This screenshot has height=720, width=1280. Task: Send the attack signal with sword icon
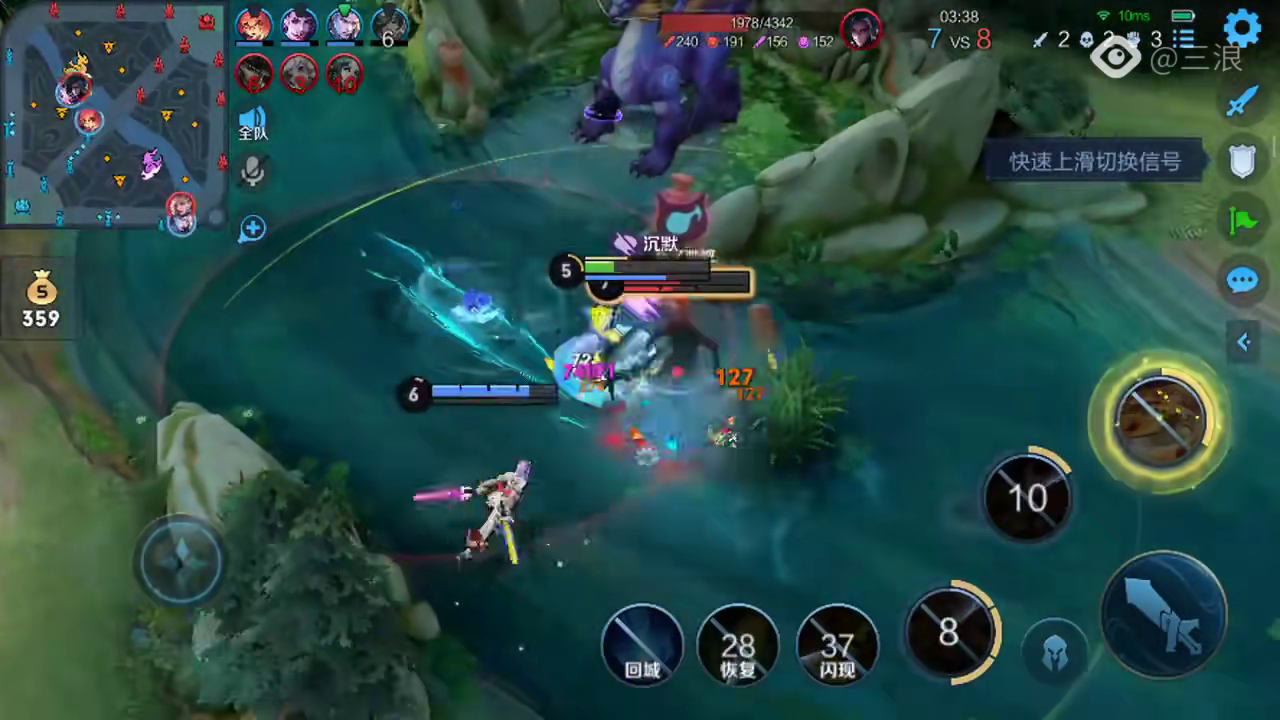(1242, 100)
